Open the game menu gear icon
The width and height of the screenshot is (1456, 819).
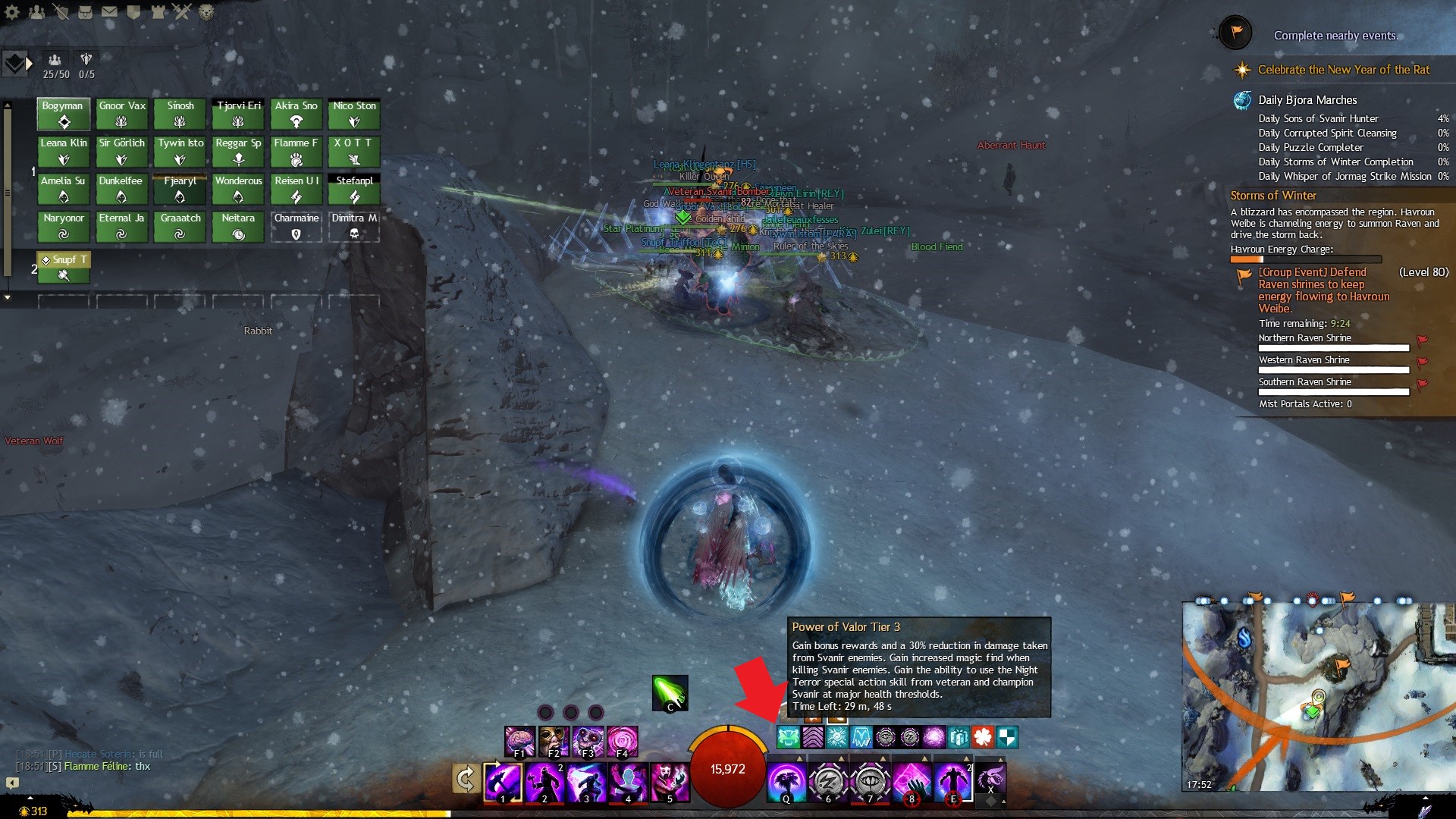(12, 11)
